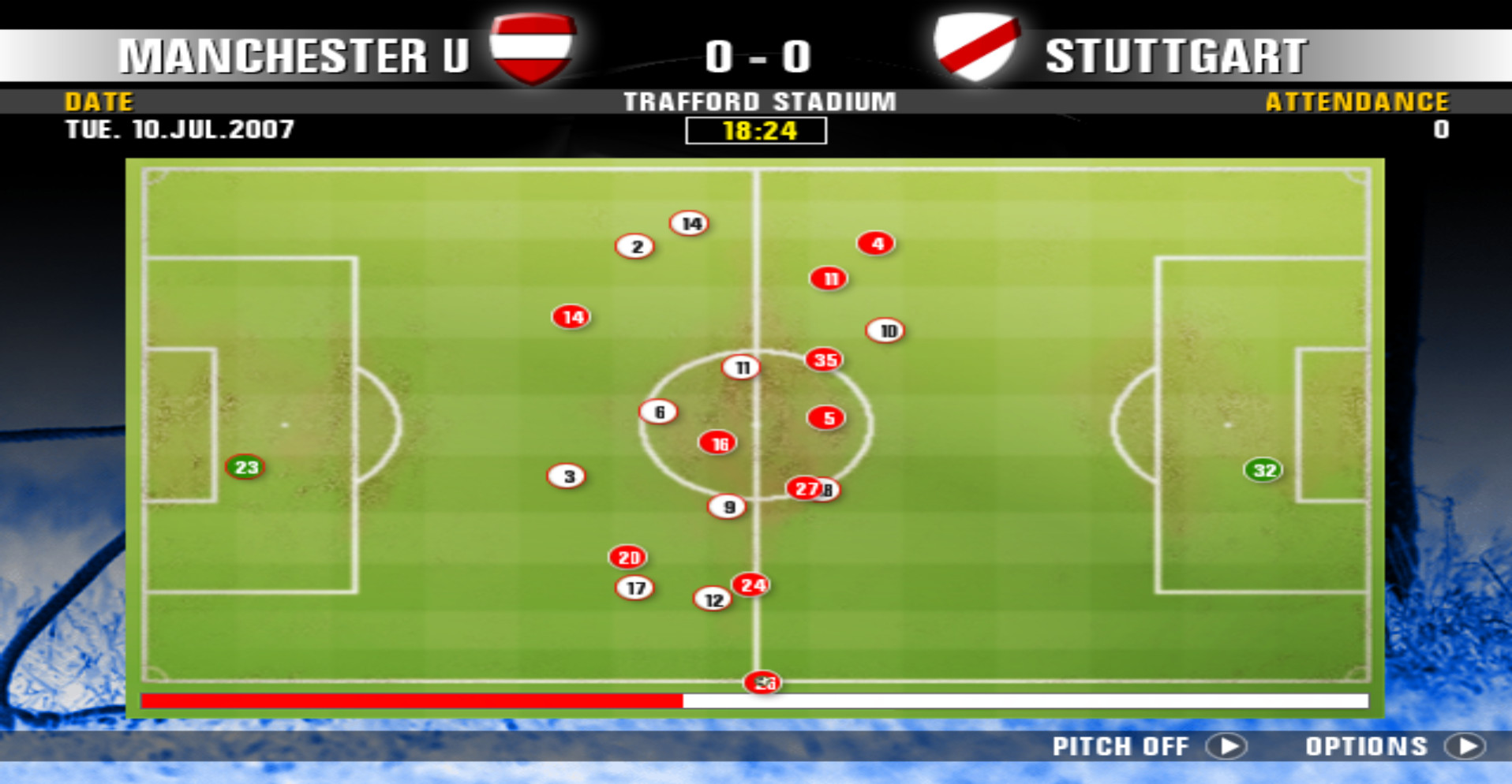Select white home player marker 2

click(x=635, y=246)
